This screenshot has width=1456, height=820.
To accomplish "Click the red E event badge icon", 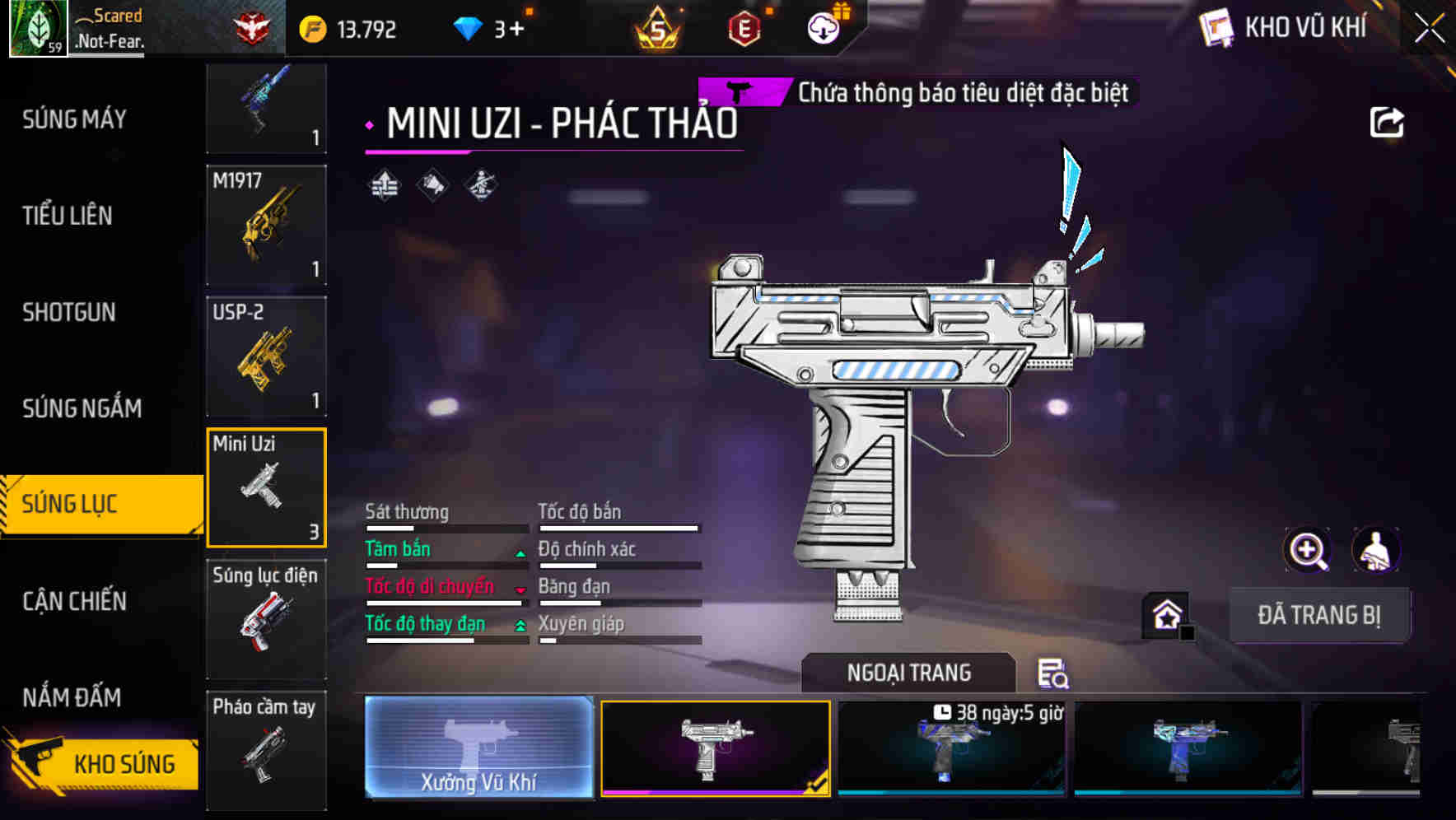I will point(745,27).
